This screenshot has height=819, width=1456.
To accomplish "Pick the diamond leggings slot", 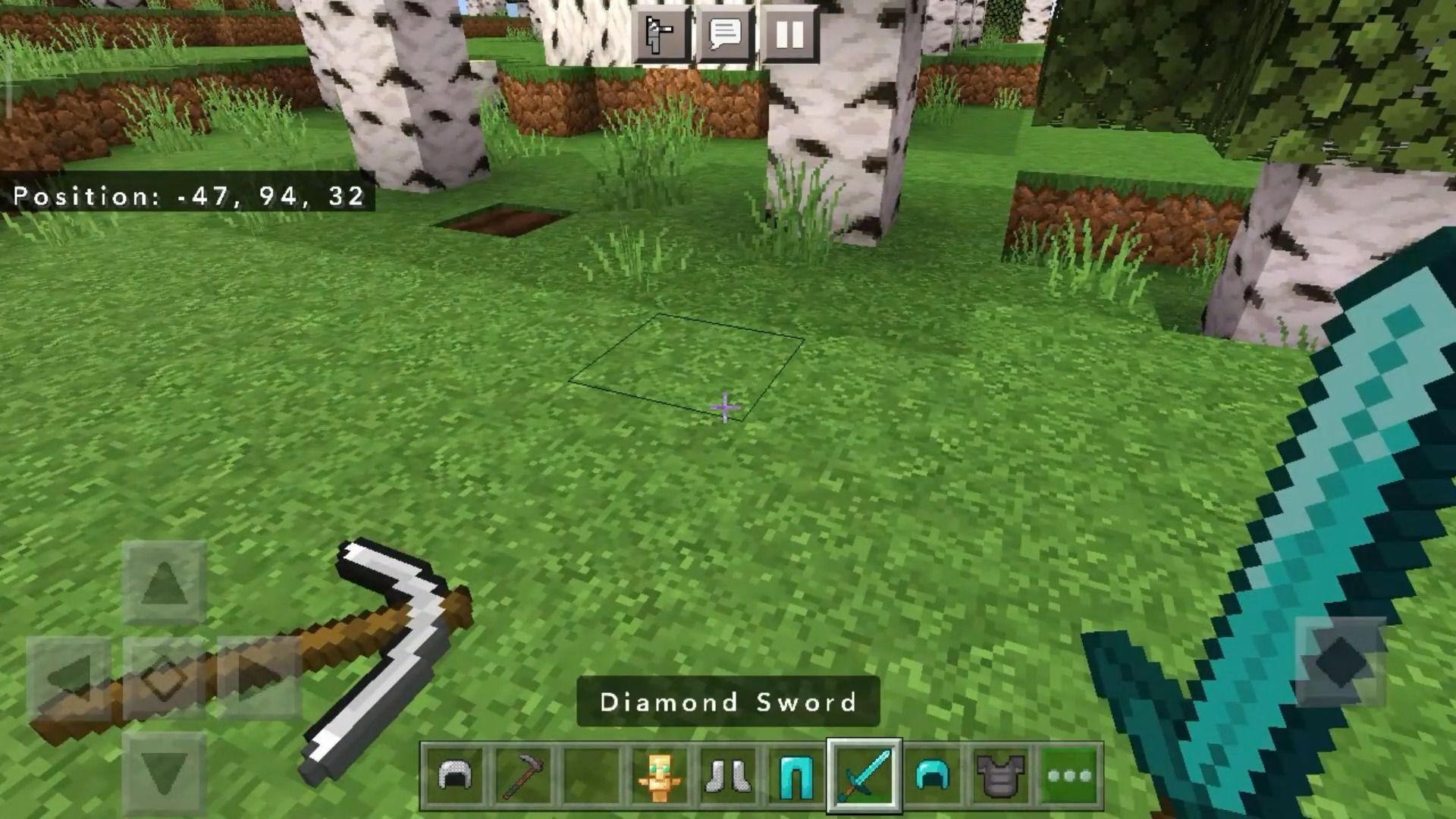I will [795, 776].
